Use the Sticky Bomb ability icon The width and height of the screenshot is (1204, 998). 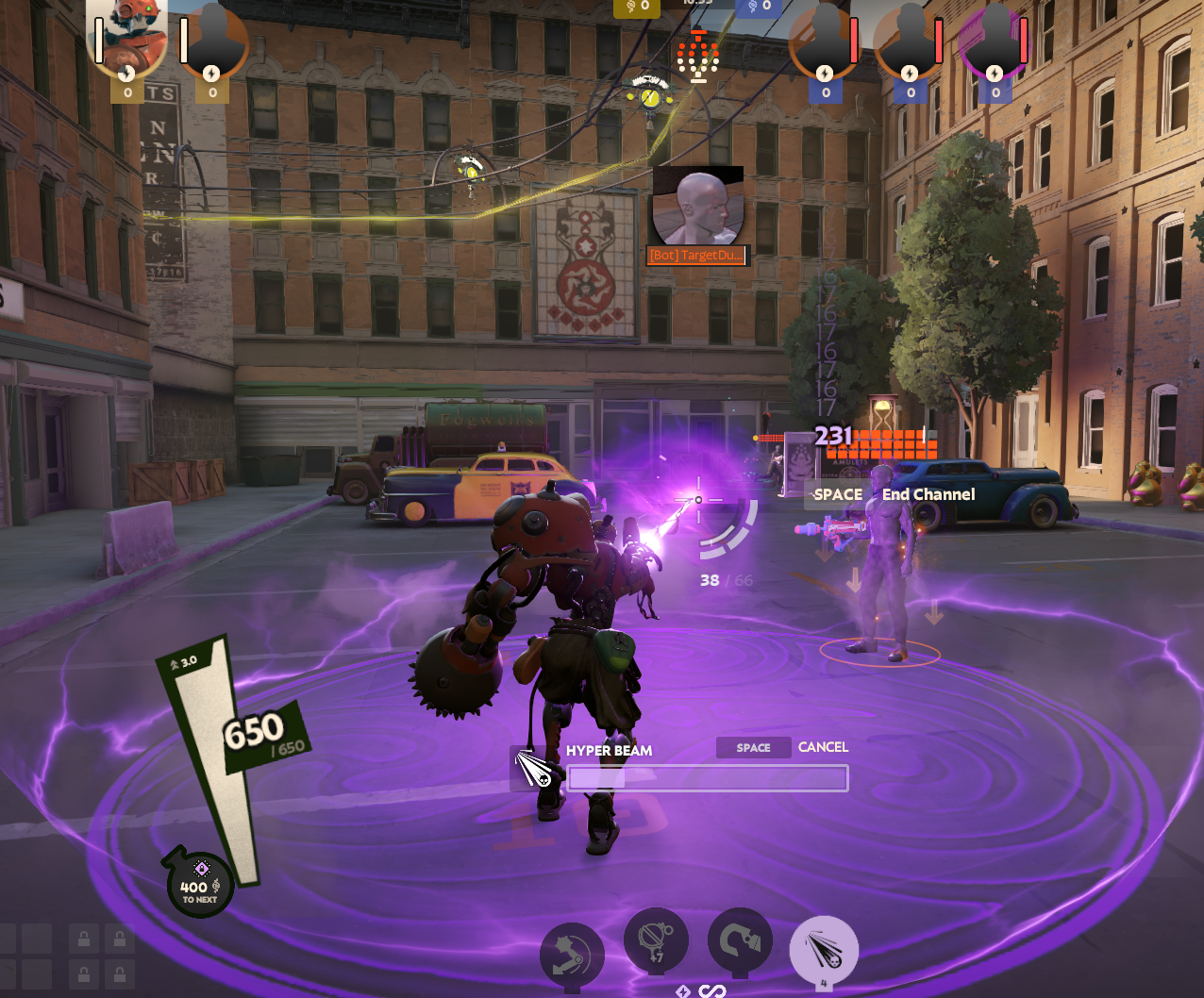coord(656,940)
